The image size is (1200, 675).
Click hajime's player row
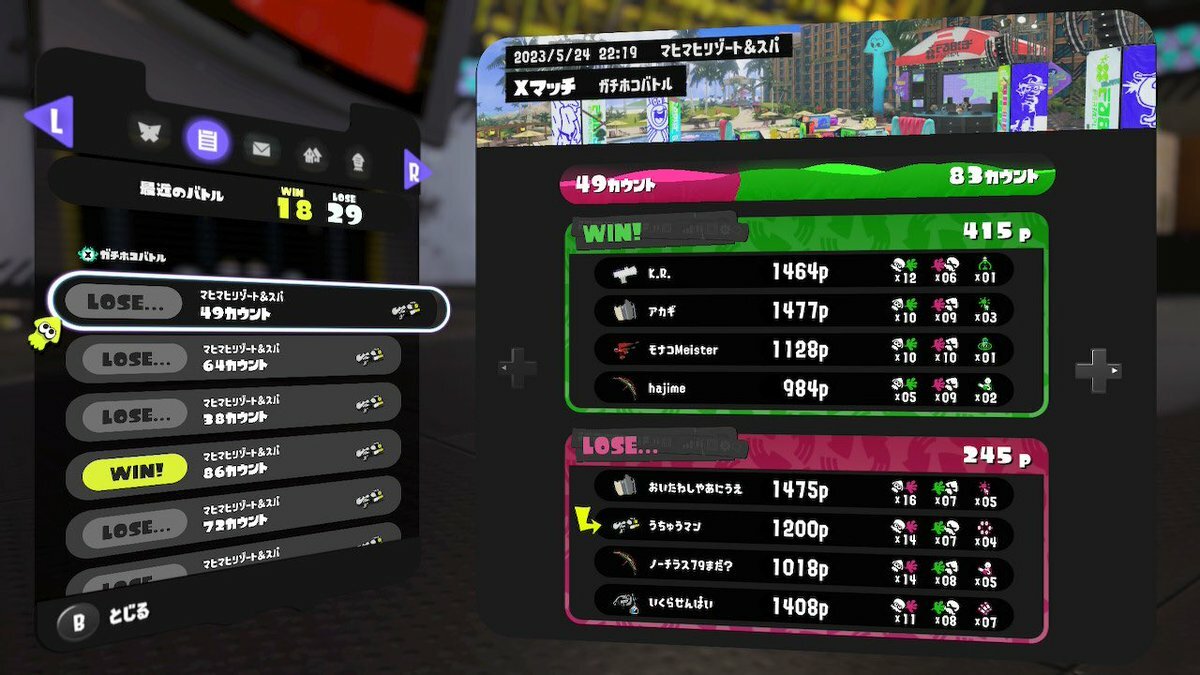click(x=803, y=389)
